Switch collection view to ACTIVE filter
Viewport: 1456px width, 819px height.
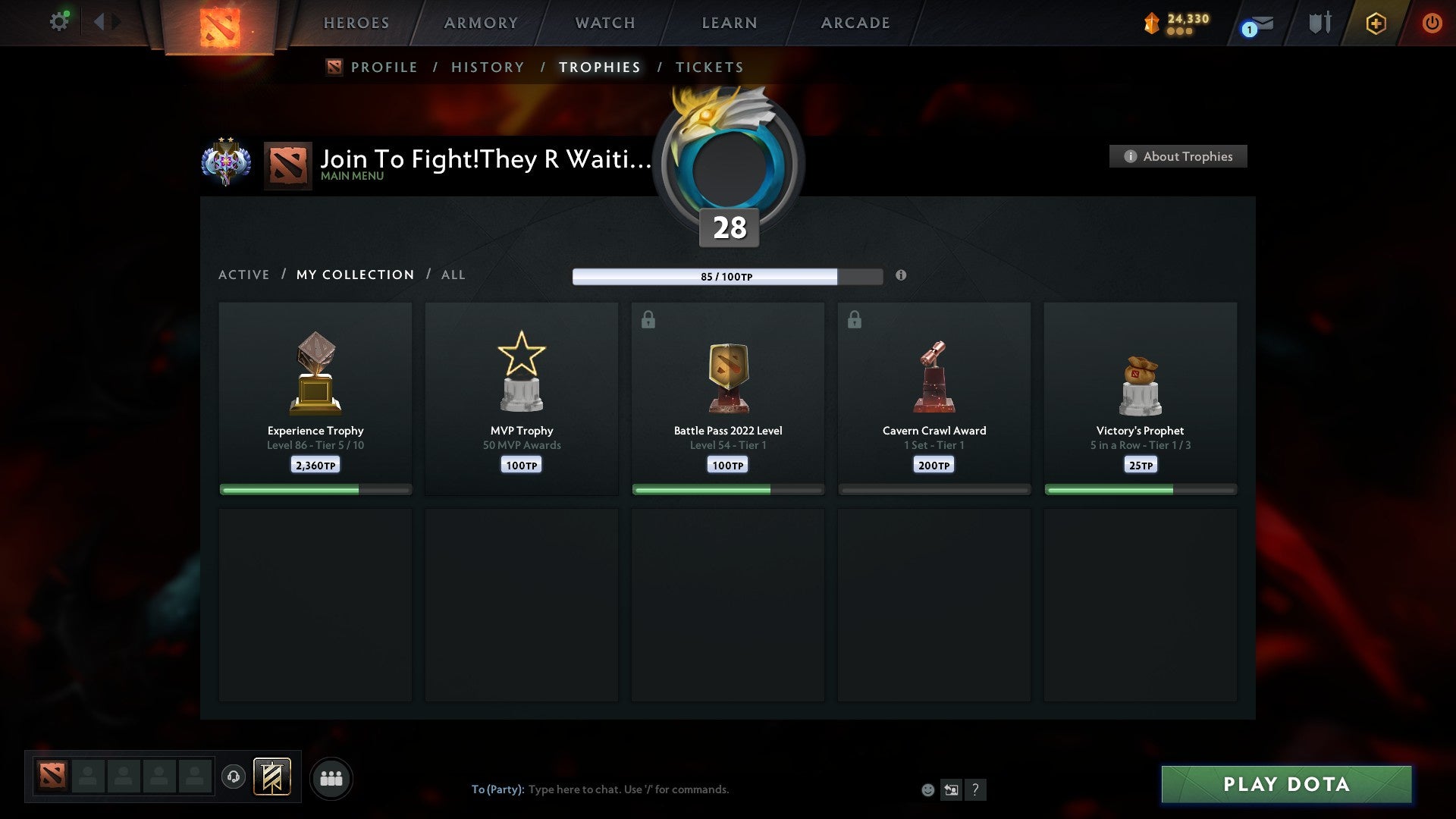244,275
